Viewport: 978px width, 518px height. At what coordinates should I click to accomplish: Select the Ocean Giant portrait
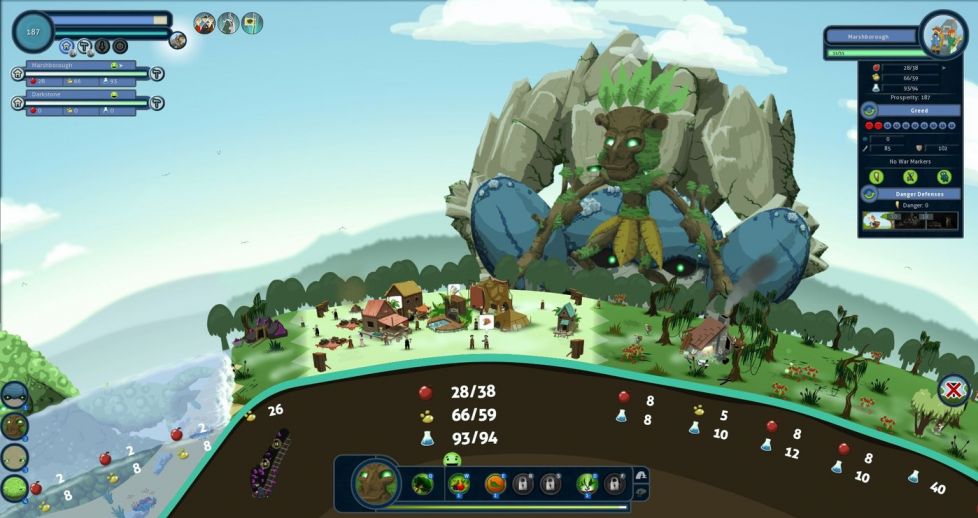pos(14,396)
